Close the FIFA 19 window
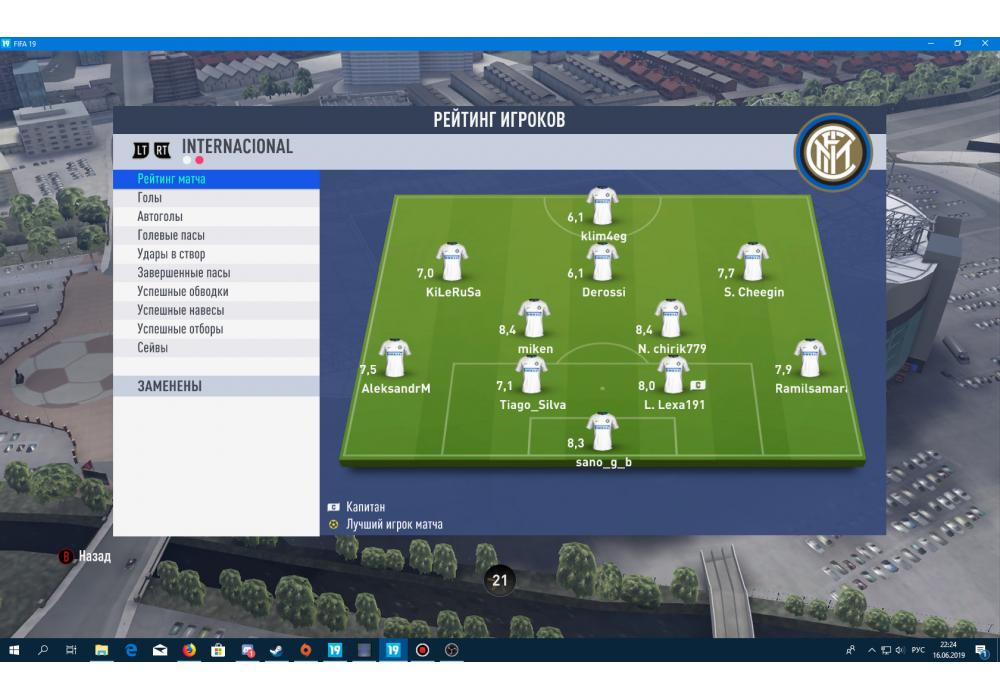Image resolution: width=1000 pixels, height=700 pixels. click(x=984, y=43)
